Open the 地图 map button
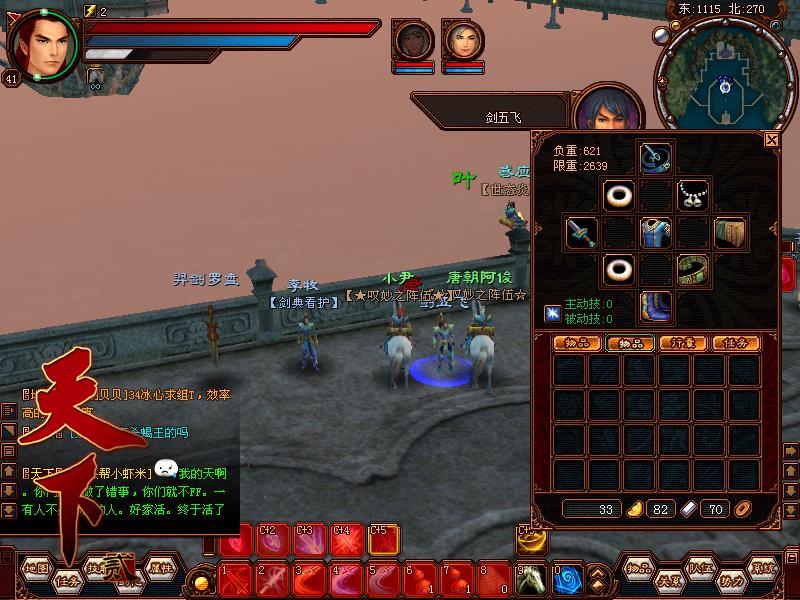 pos(37,567)
